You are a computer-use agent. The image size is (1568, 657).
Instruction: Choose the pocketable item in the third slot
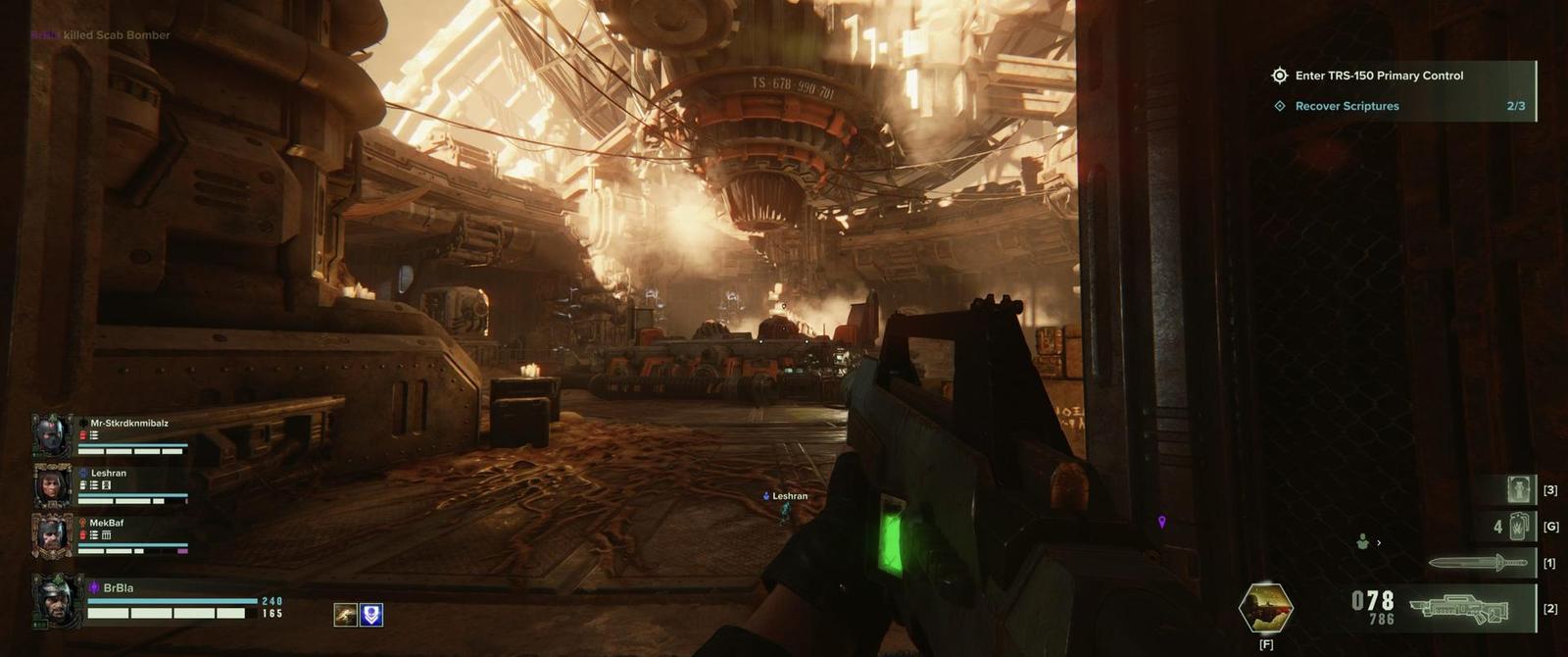(x=1520, y=489)
